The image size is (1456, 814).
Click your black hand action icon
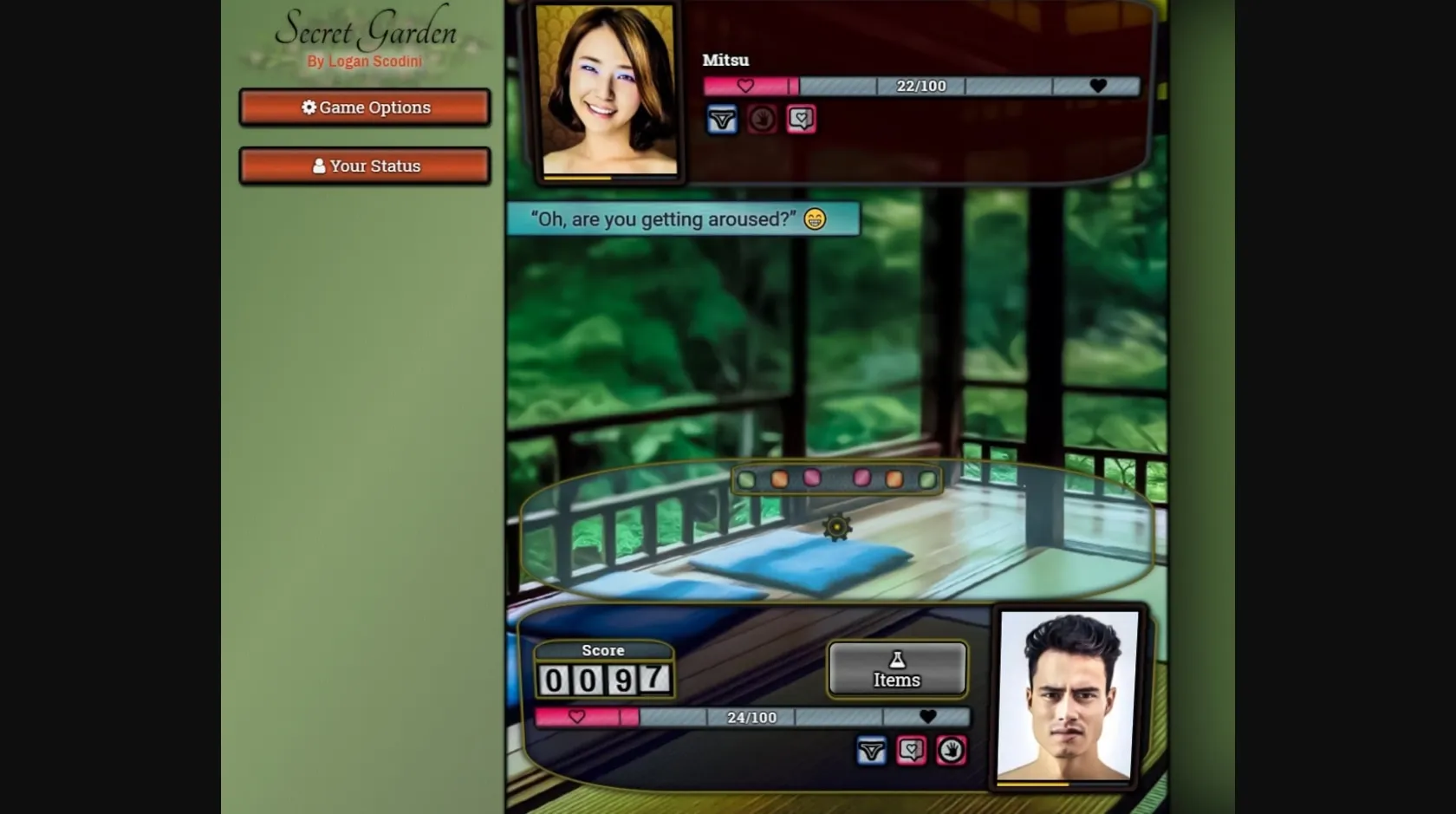[951, 751]
